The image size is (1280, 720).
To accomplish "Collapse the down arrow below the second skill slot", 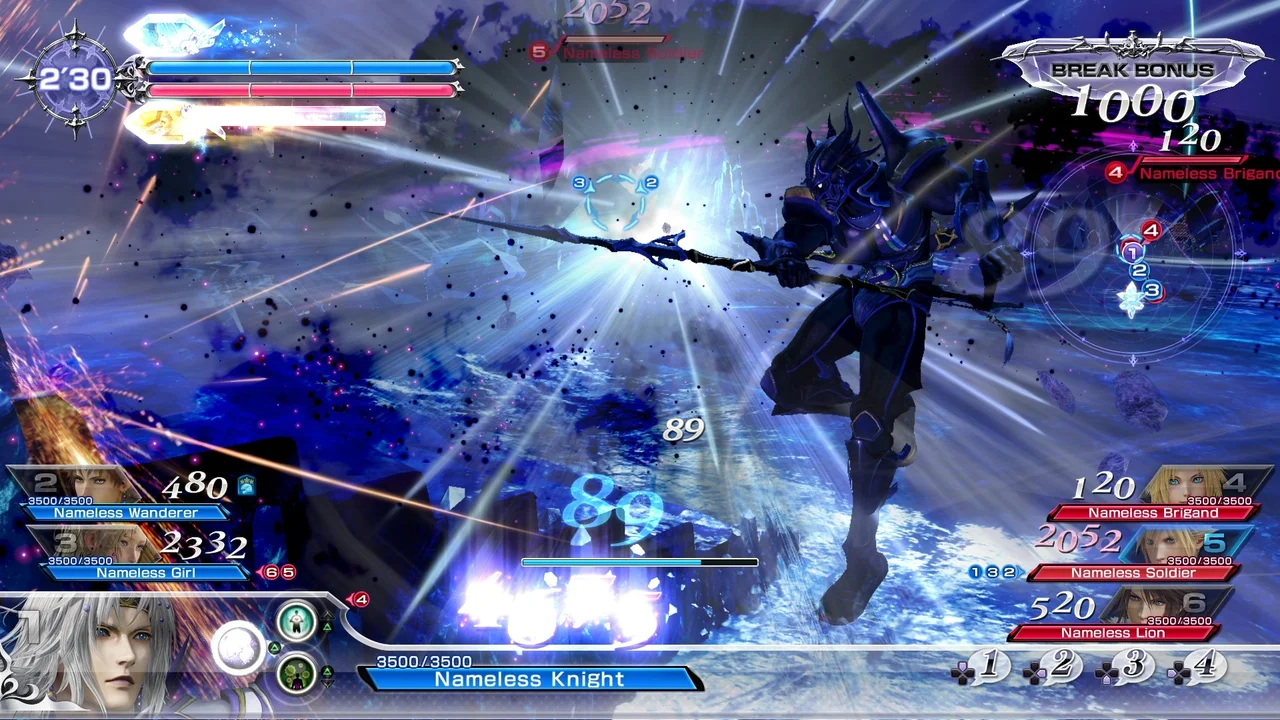I will pos(327,683).
